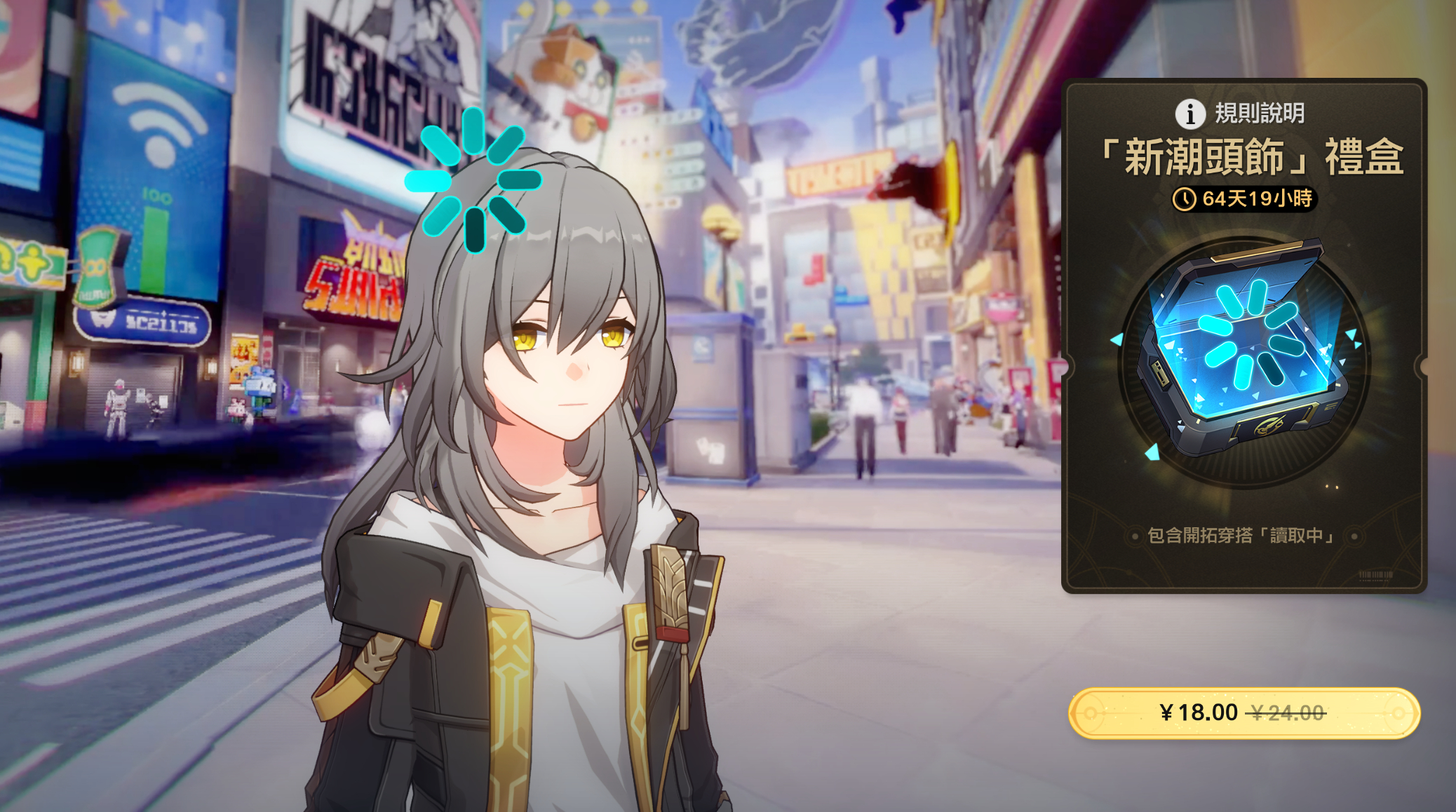1456x812 pixels.
Task: Buy the gift box for ¥18.00
Action: click(x=1243, y=713)
